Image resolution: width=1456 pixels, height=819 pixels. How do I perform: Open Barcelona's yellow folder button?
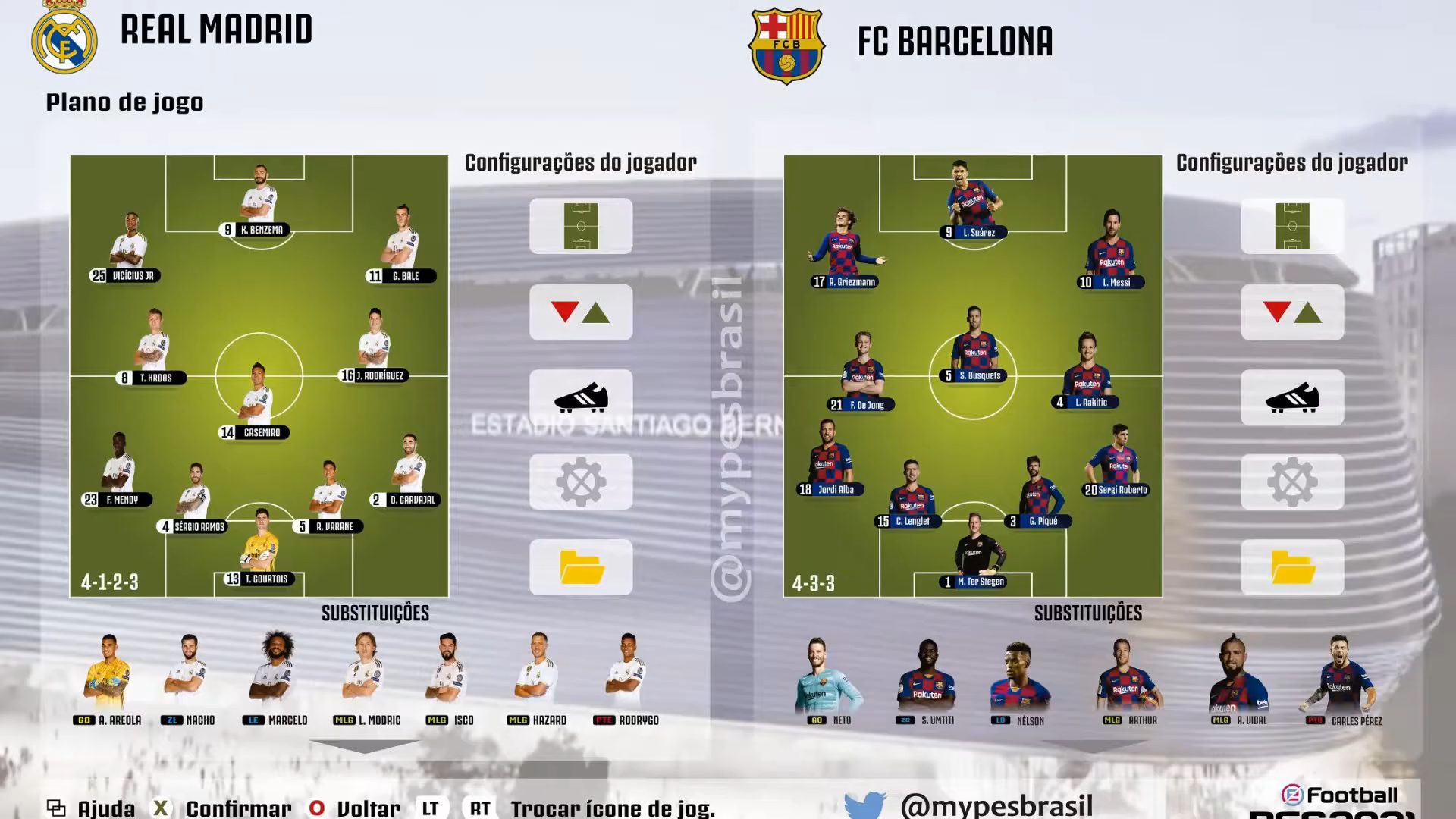[x=1292, y=567]
